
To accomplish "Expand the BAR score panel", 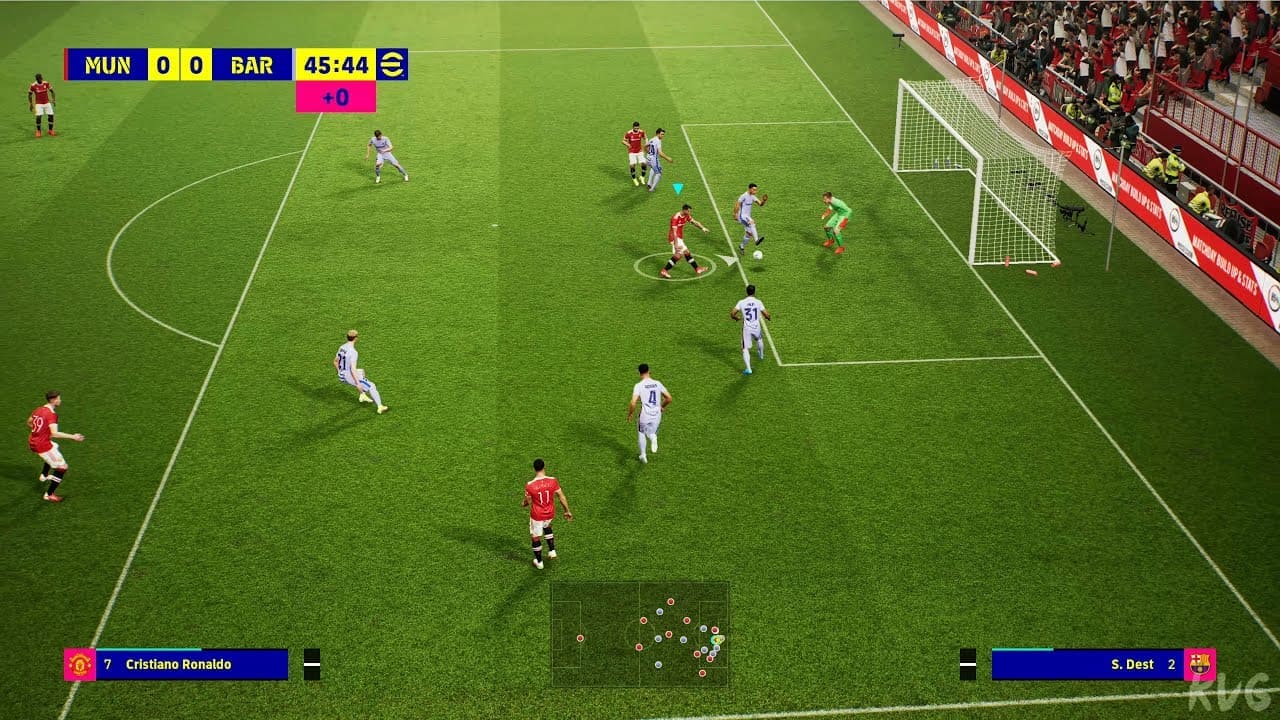I will (196, 64).
